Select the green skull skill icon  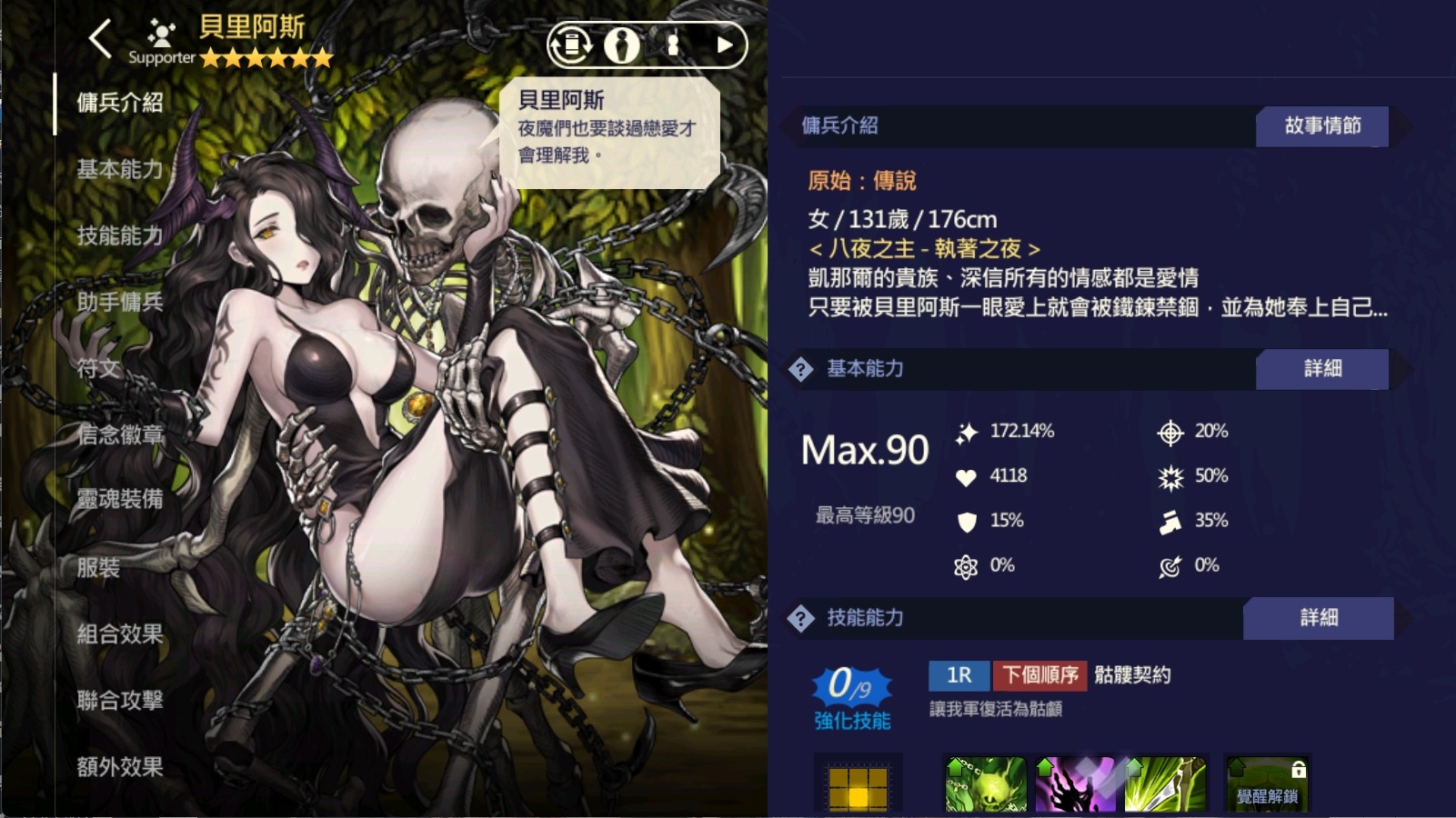(x=984, y=785)
